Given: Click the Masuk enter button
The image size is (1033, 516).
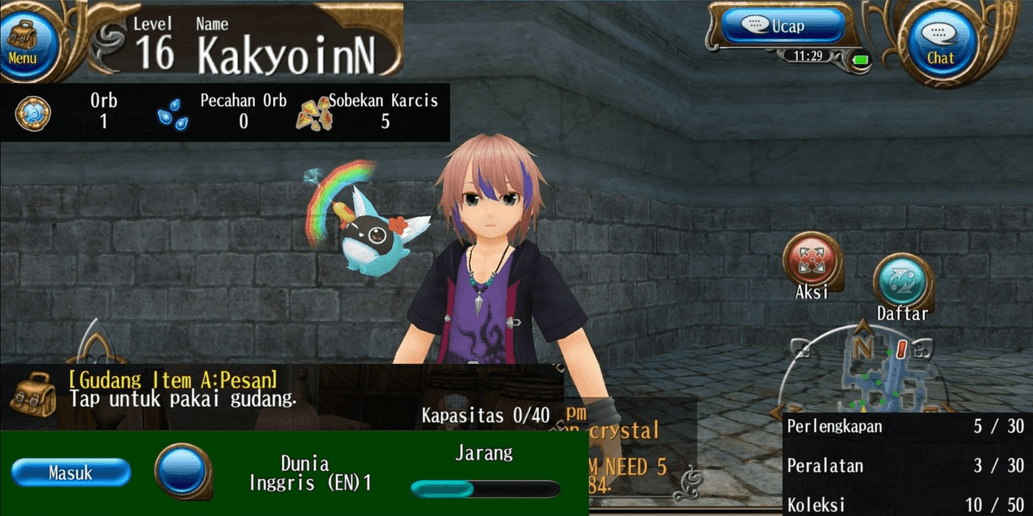Looking at the screenshot, I should pos(71,473).
